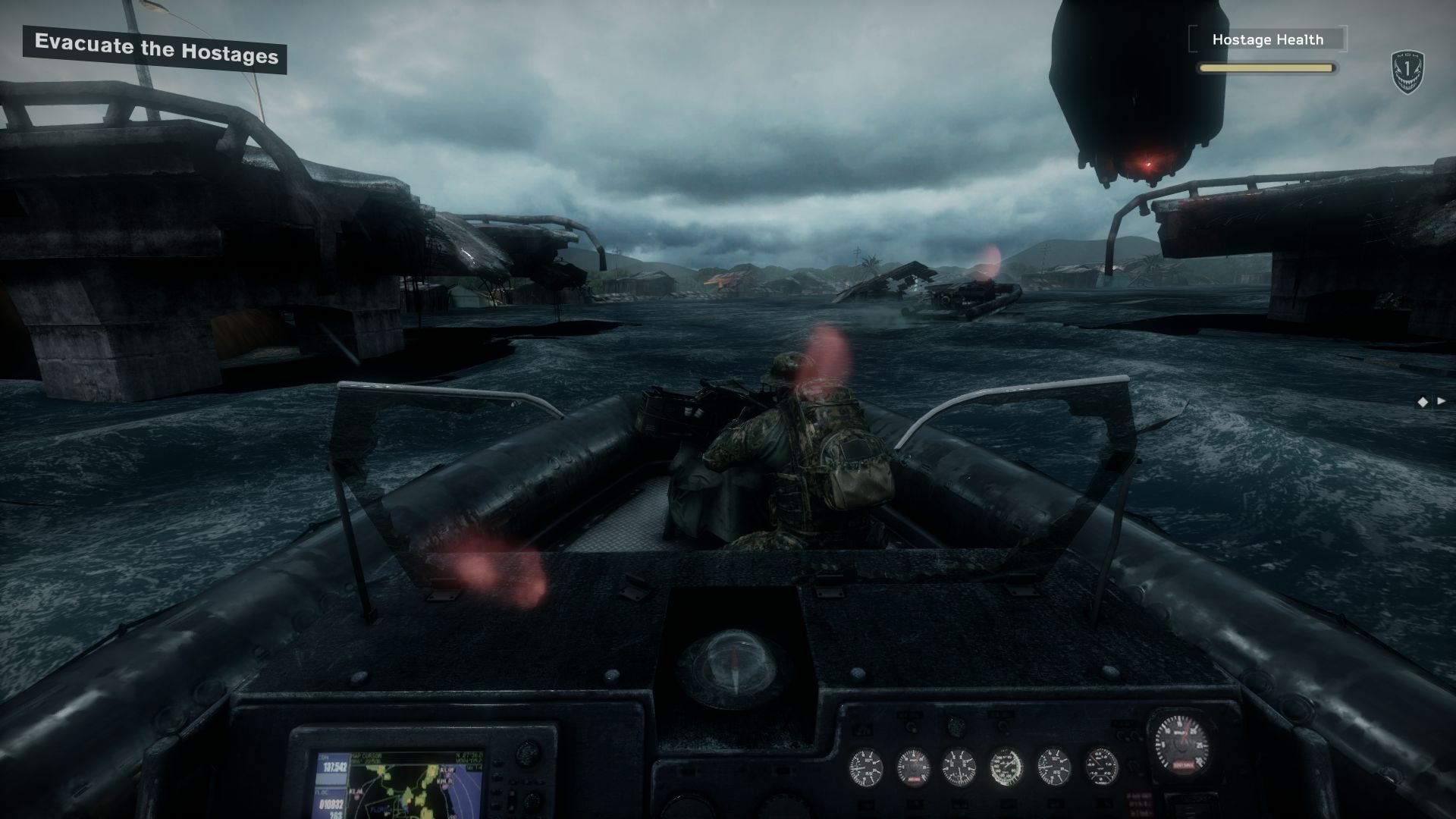The width and height of the screenshot is (1456, 819).
Task: Click the Evacuate the Hostages objective banner
Action: 155,51
